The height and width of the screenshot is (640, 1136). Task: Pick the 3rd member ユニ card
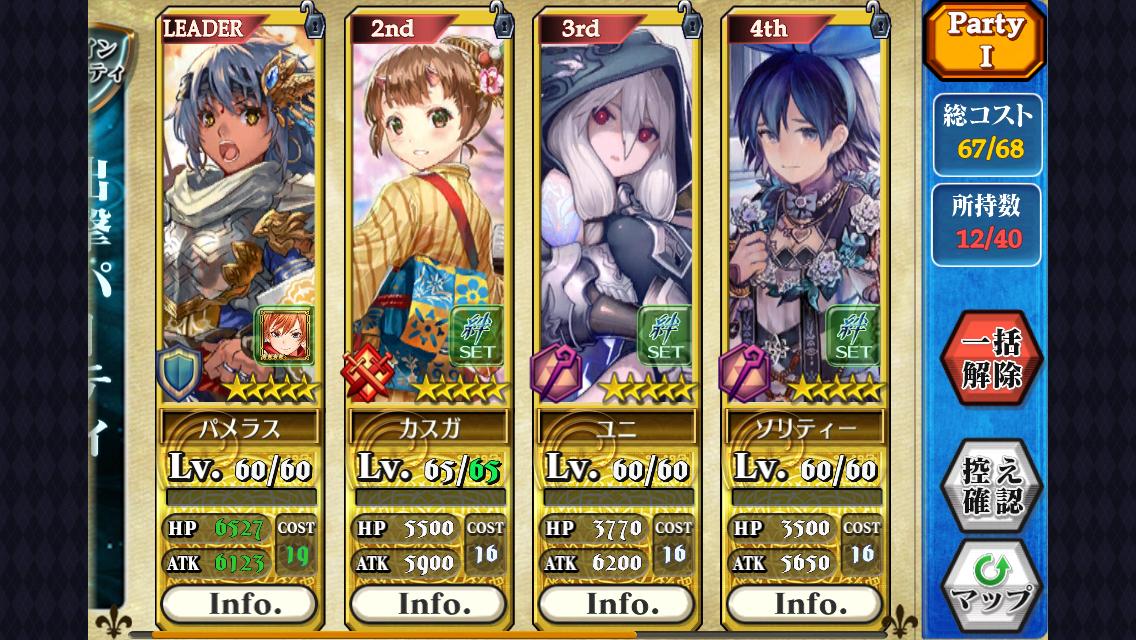614,200
